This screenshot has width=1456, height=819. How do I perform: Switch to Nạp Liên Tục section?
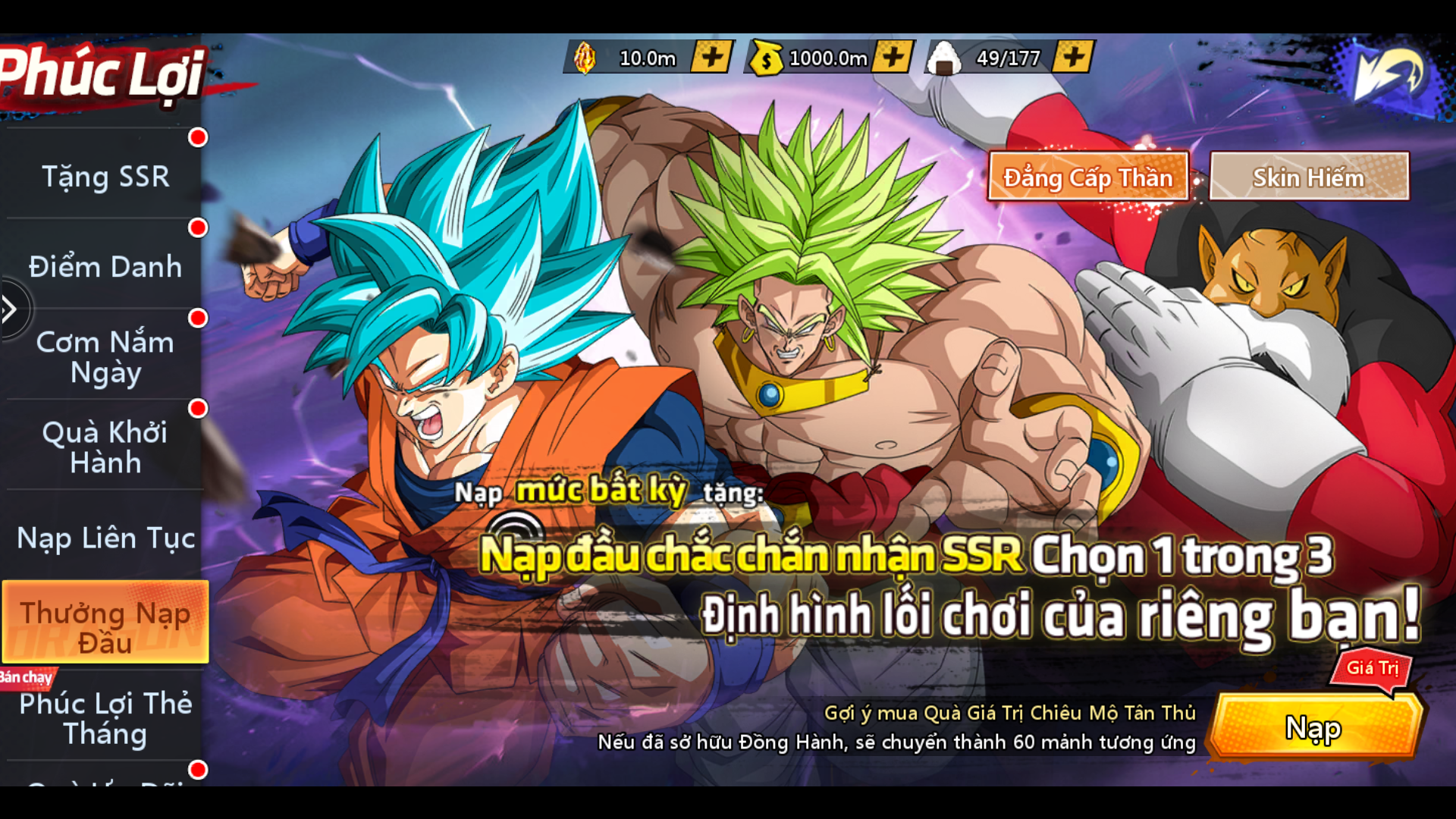[105, 538]
